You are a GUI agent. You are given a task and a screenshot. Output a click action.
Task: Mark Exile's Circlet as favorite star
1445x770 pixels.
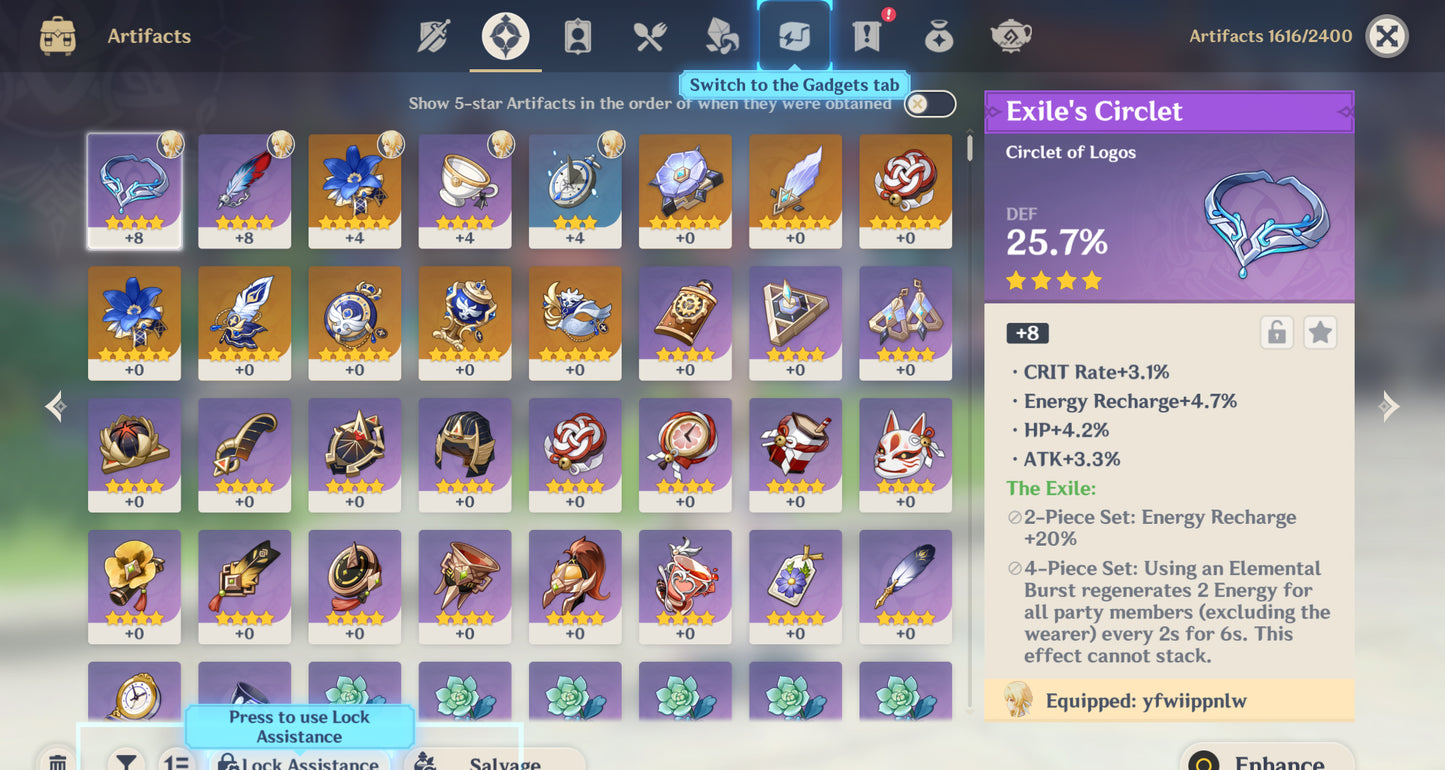coord(1320,332)
